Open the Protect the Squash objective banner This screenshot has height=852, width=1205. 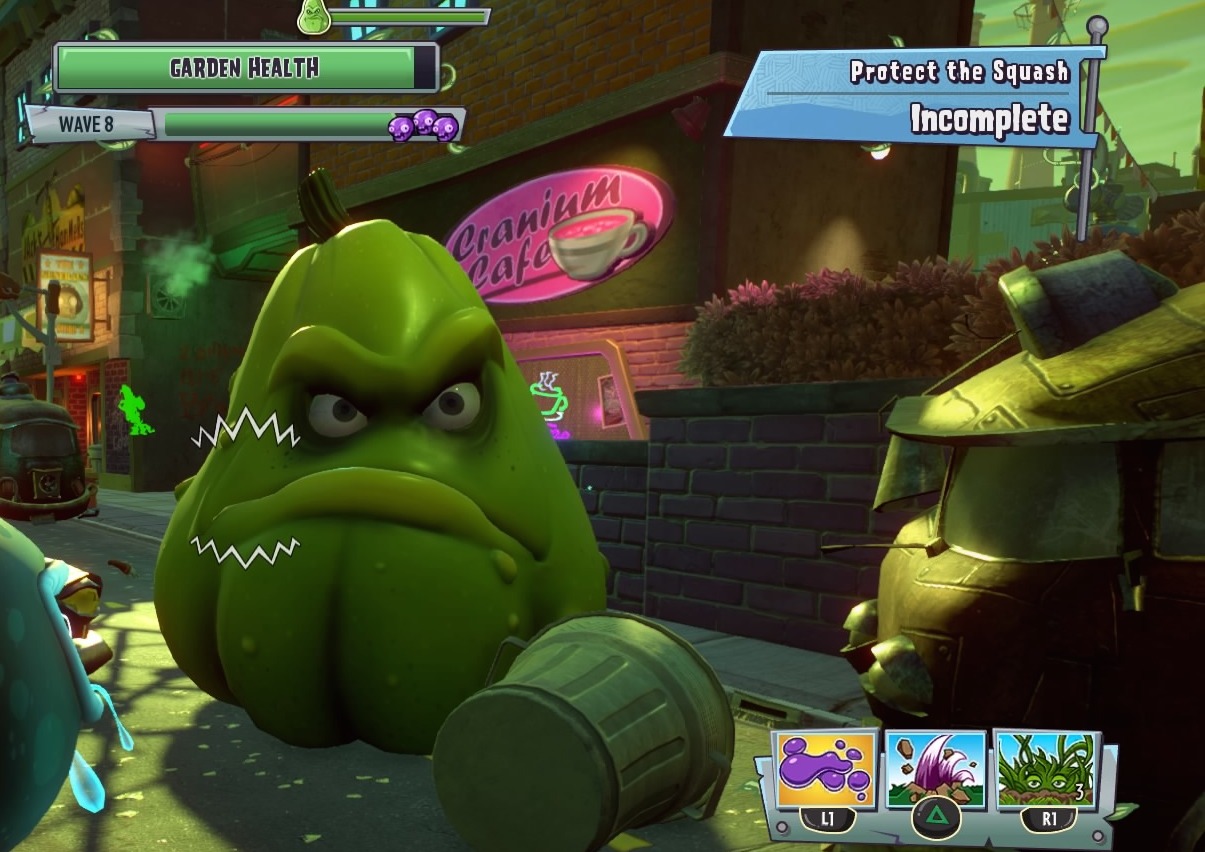[x=915, y=93]
